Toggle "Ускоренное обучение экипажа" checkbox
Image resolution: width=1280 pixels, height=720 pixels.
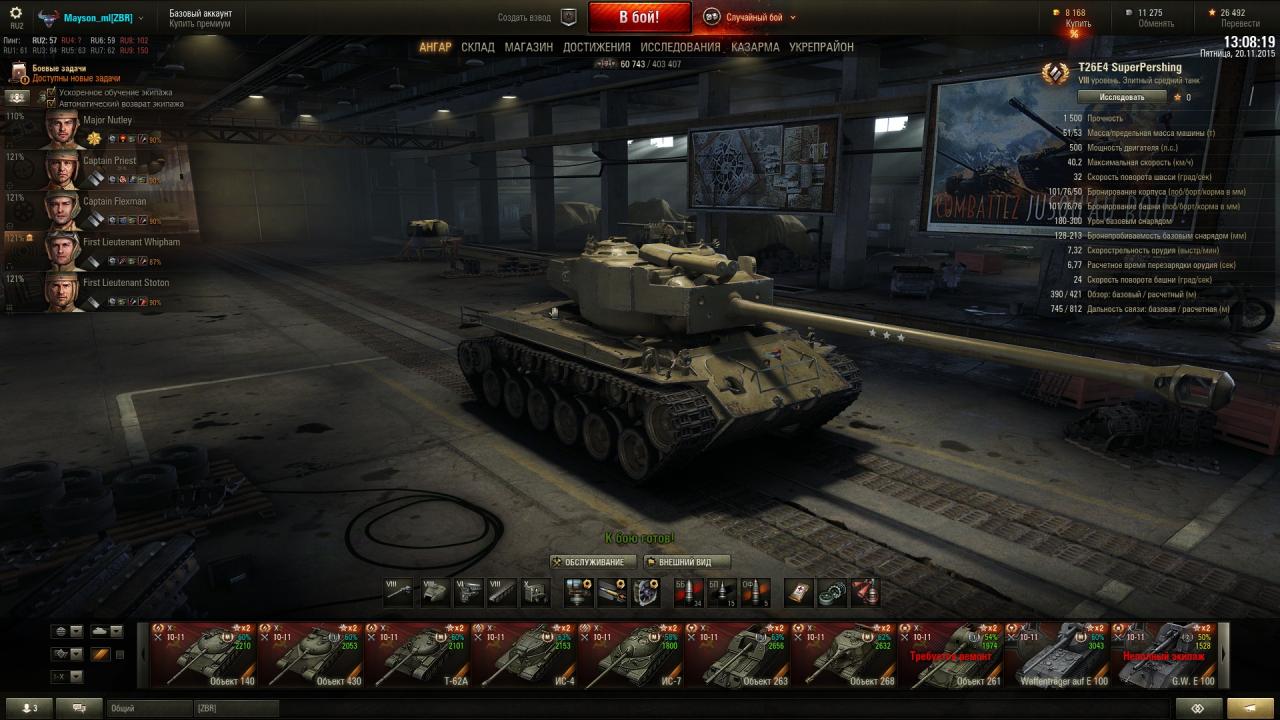[51, 92]
